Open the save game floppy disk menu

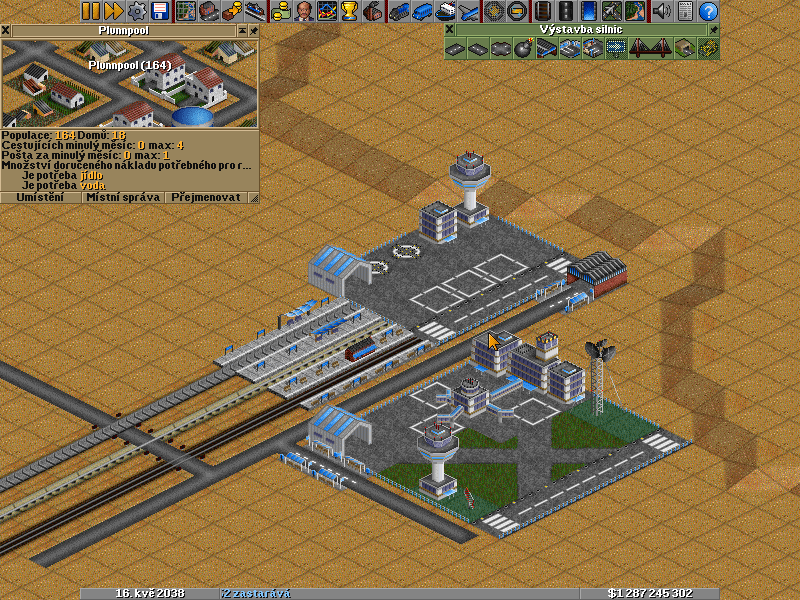click(x=160, y=11)
